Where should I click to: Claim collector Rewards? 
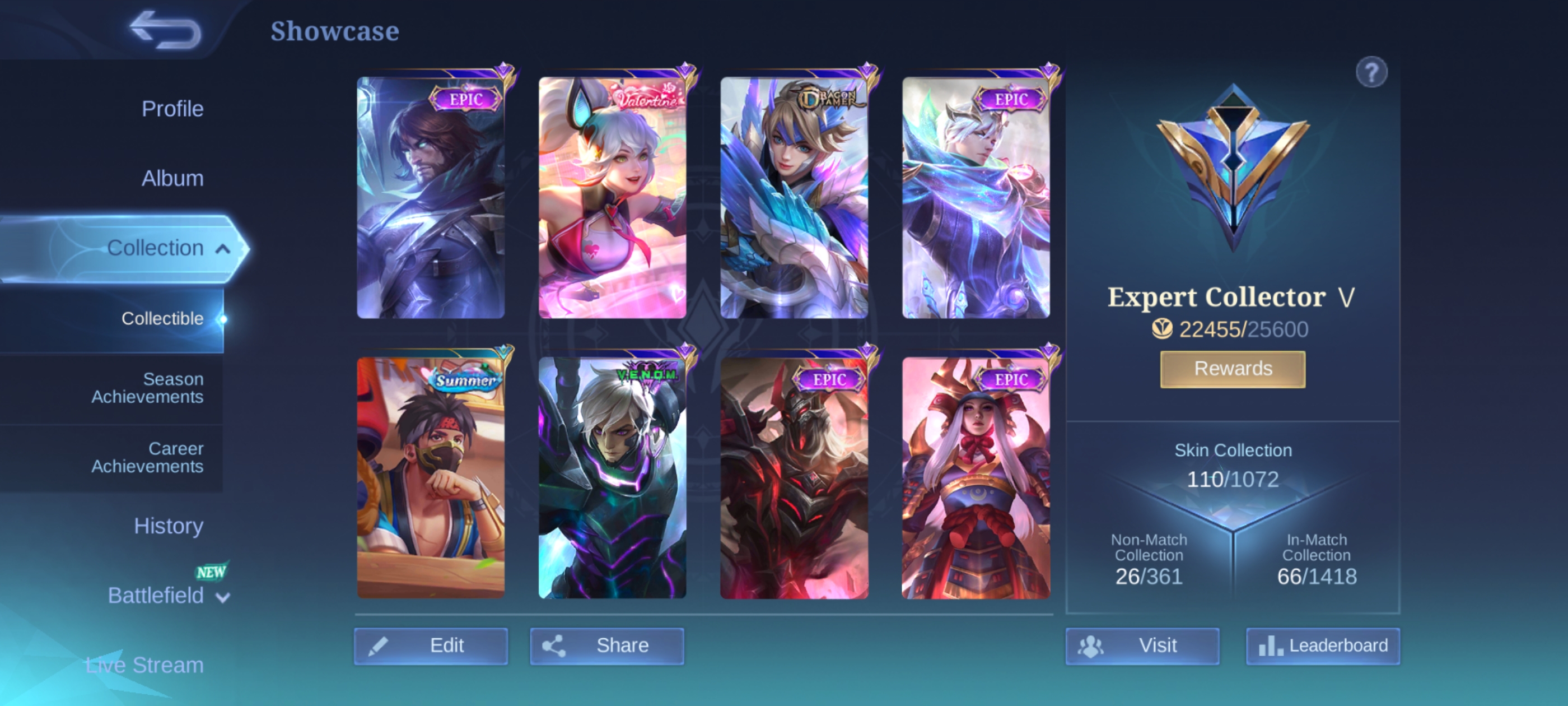1232,369
